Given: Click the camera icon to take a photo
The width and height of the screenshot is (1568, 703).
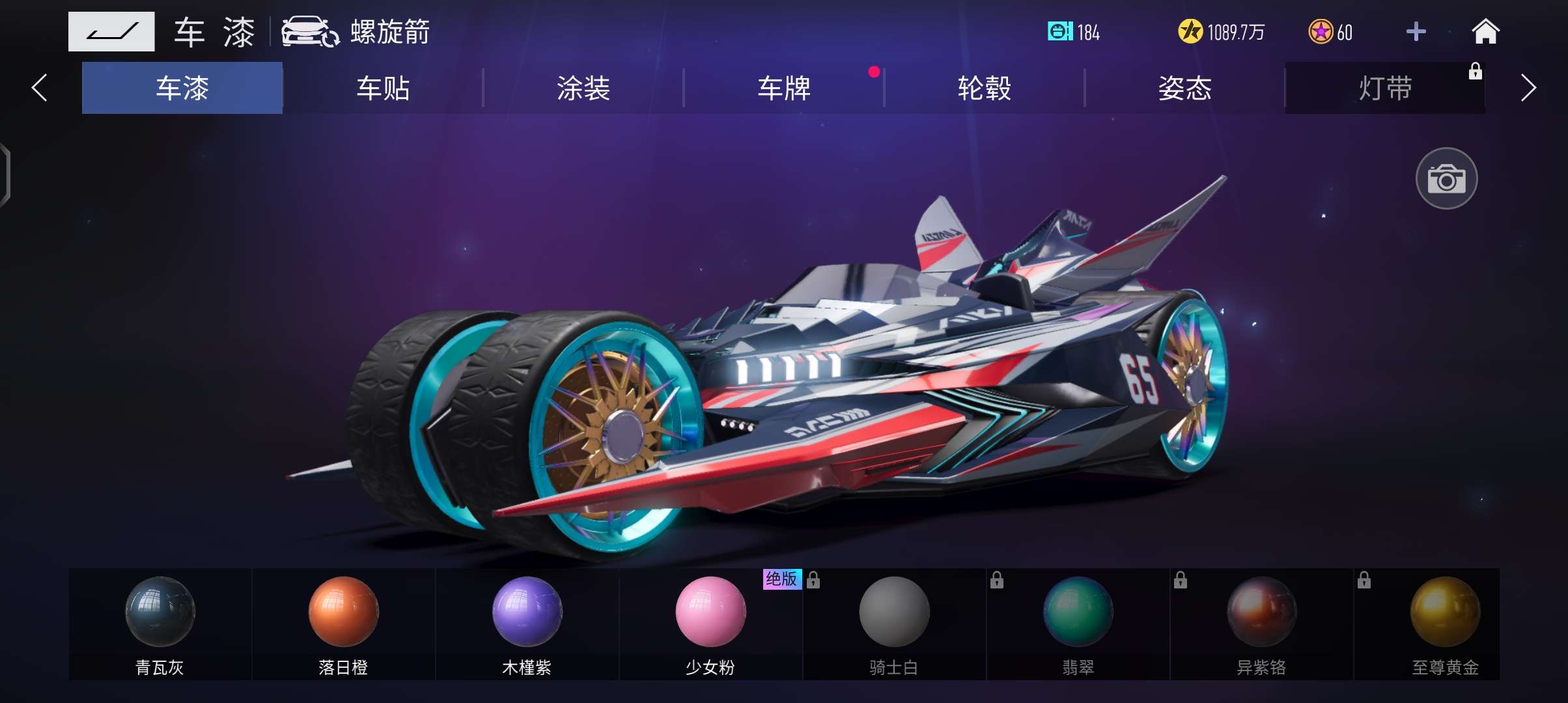Looking at the screenshot, I should point(1447,178).
